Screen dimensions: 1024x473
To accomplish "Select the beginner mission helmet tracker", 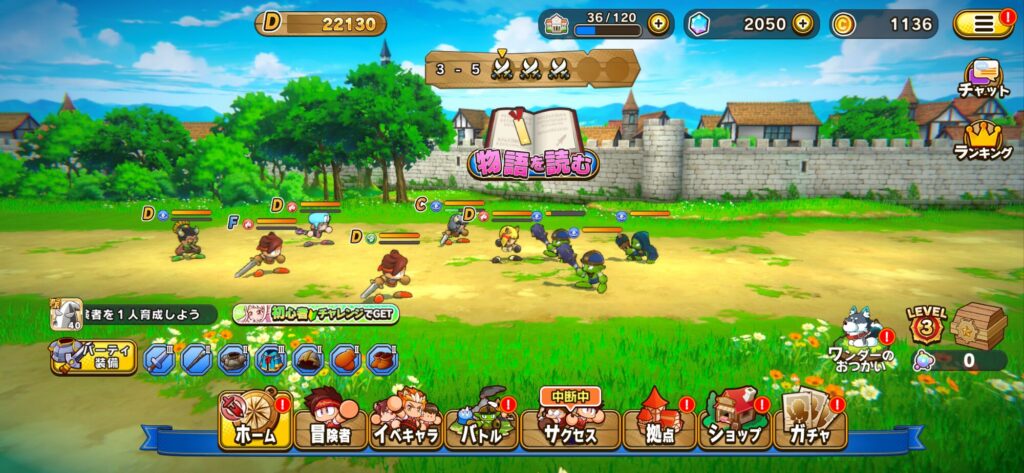I will click(68, 314).
